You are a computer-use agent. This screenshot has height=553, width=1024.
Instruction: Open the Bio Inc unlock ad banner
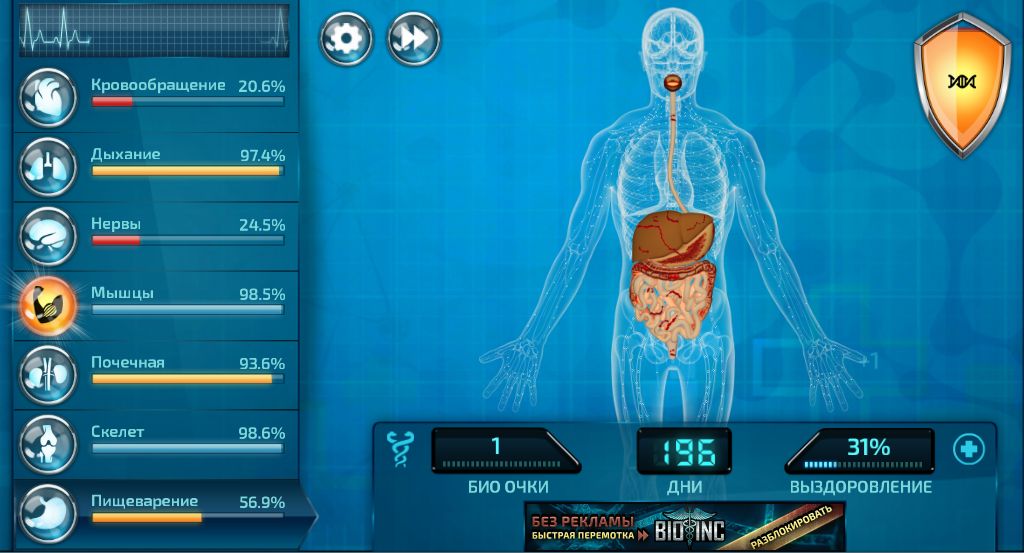tap(684, 526)
